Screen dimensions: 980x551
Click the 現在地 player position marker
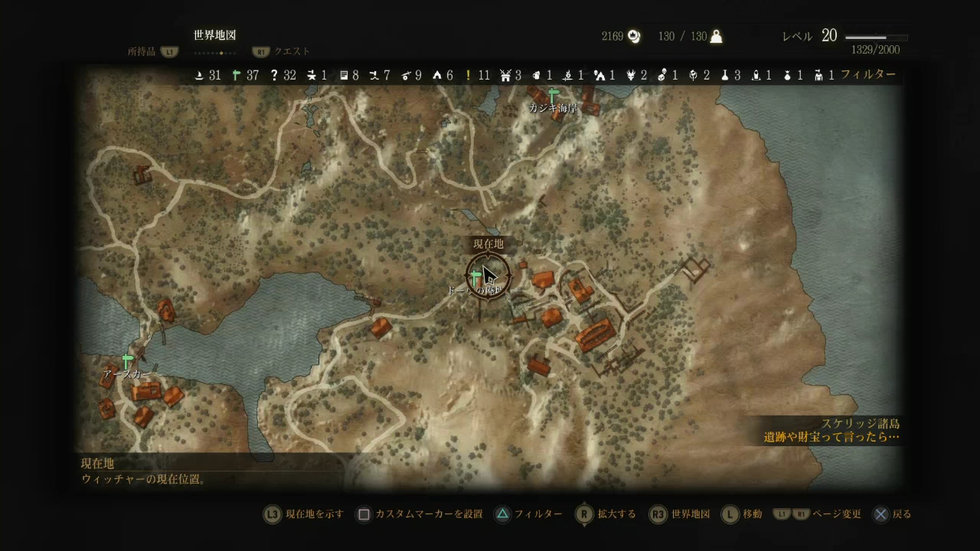click(488, 275)
